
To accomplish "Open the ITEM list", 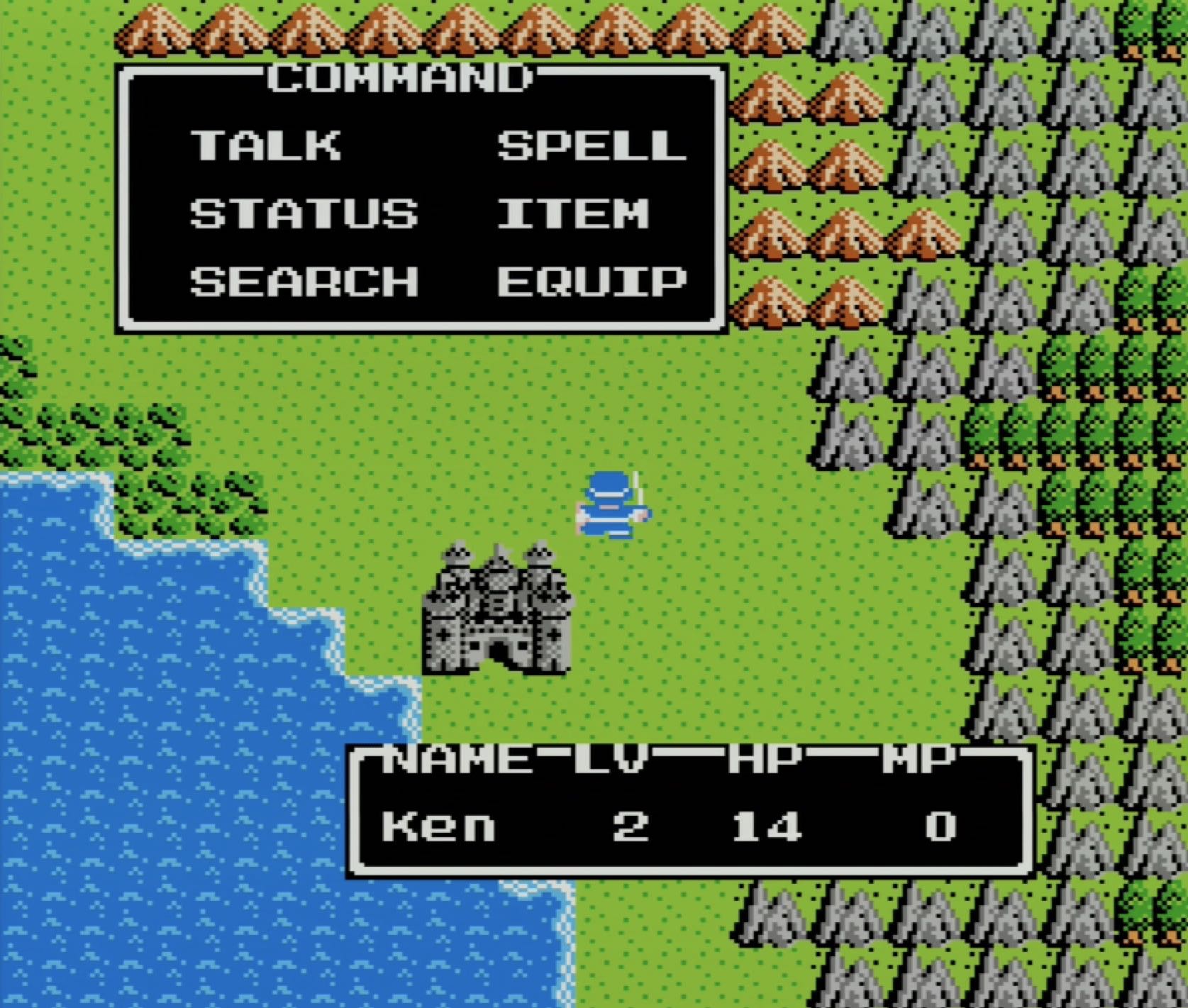I will tap(572, 213).
